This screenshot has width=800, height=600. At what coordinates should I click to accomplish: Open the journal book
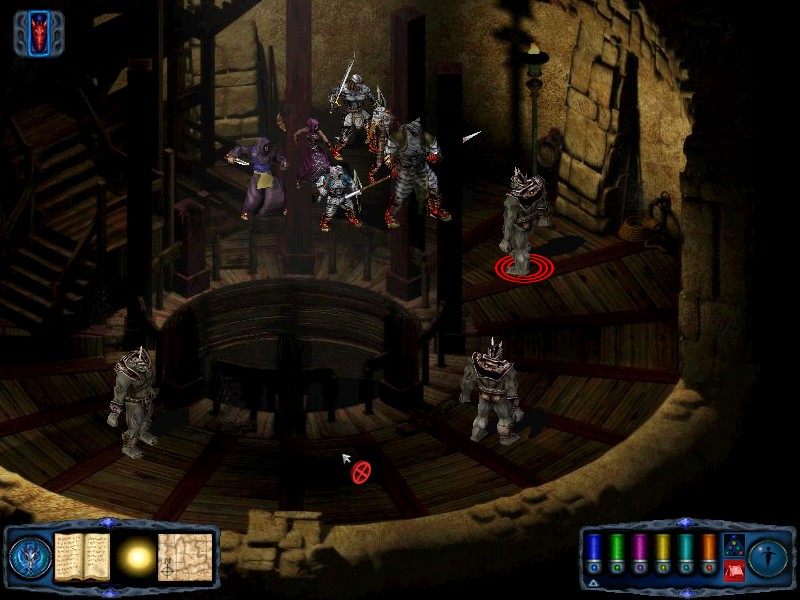(x=81, y=553)
